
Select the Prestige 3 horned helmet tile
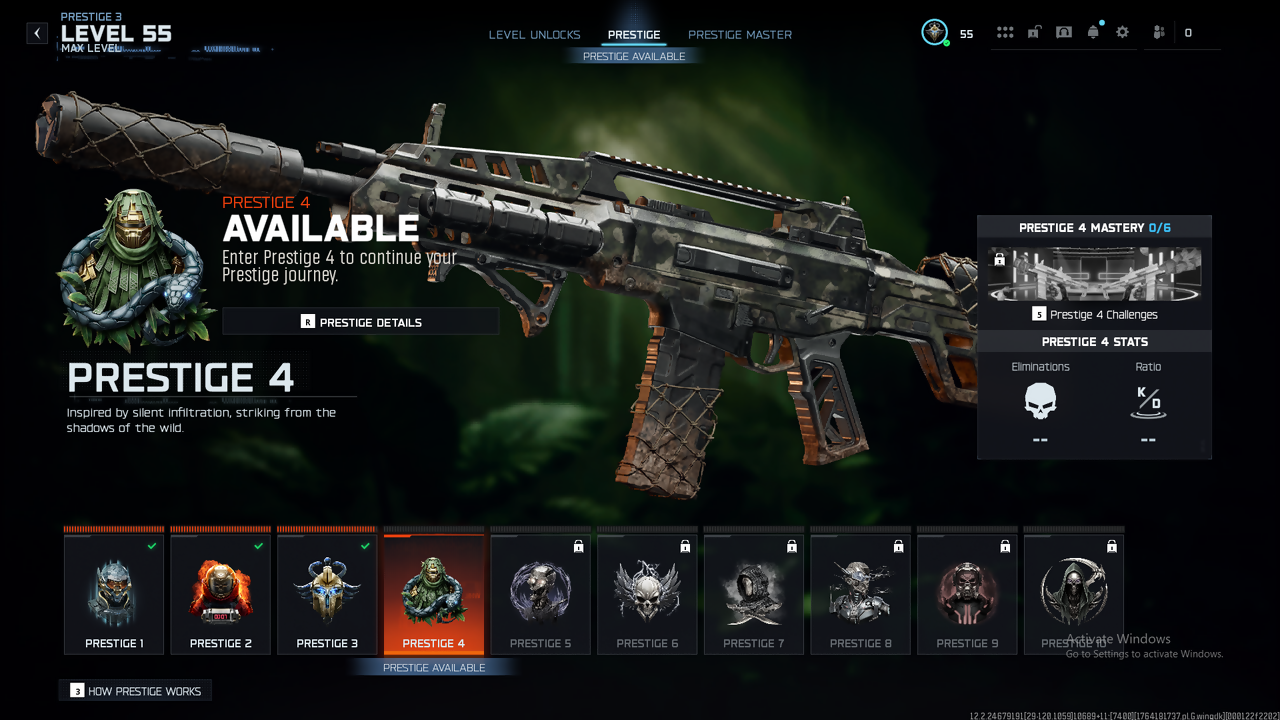tap(327, 595)
